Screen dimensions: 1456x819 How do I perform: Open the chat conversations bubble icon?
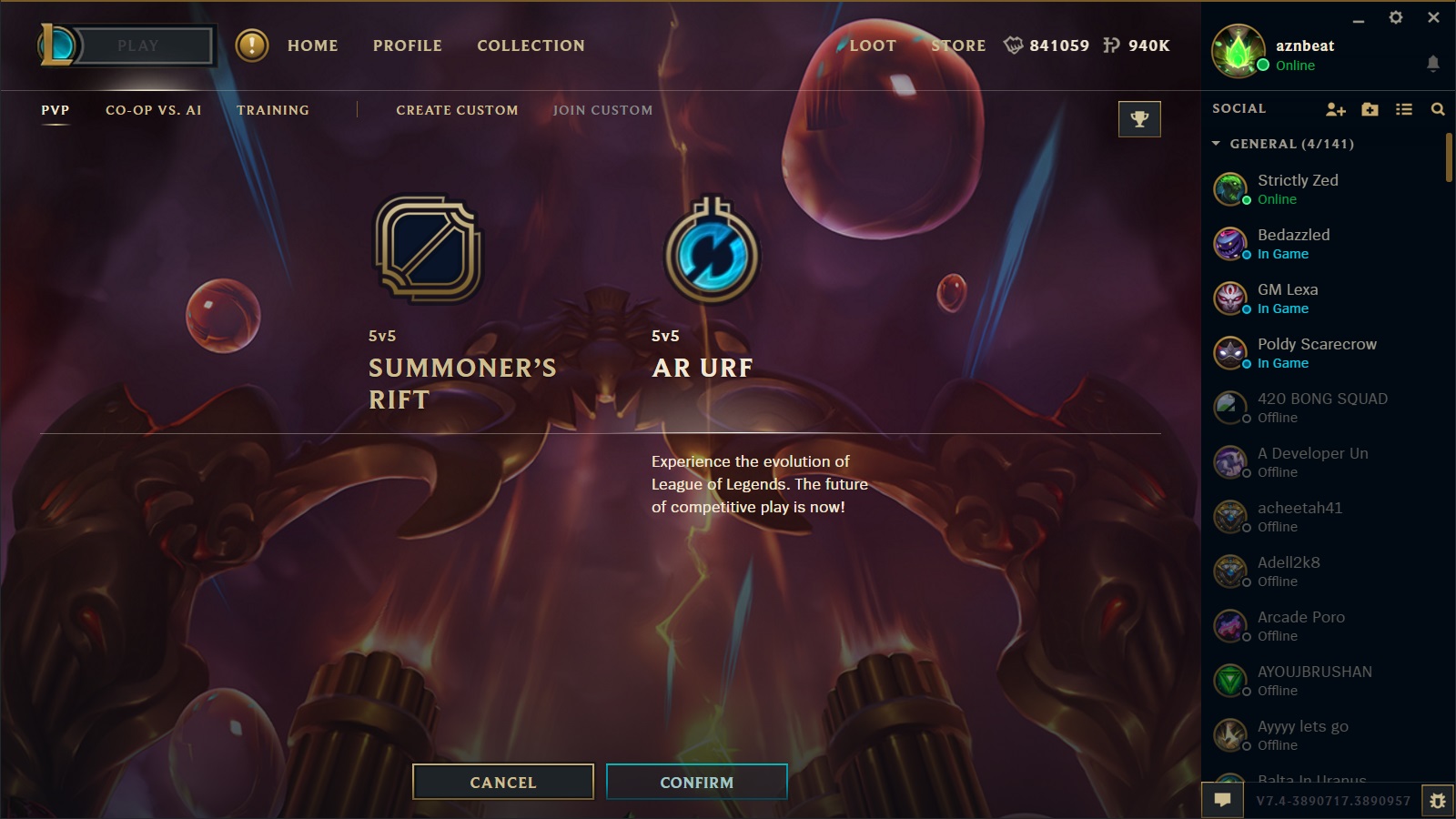1224,799
